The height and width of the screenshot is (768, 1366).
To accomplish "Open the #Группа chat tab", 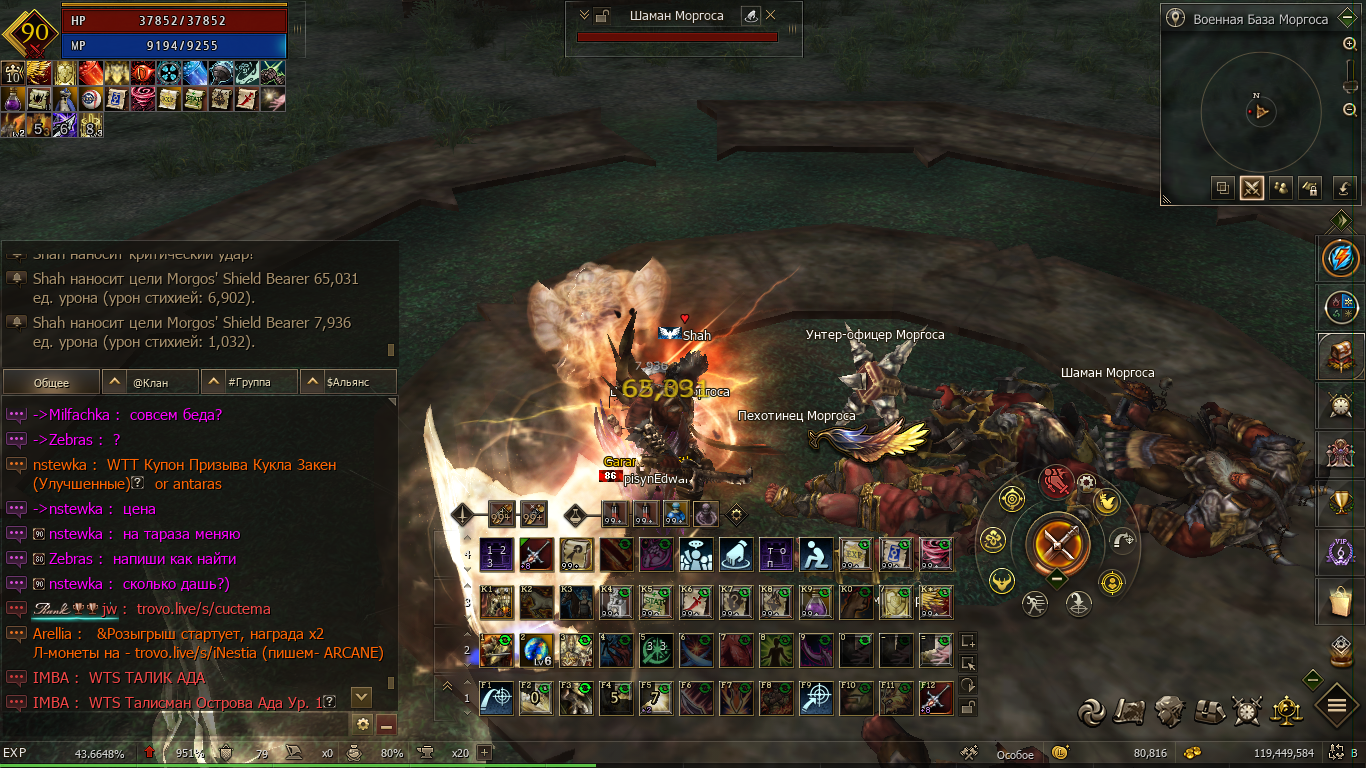I will [x=250, y=382].
